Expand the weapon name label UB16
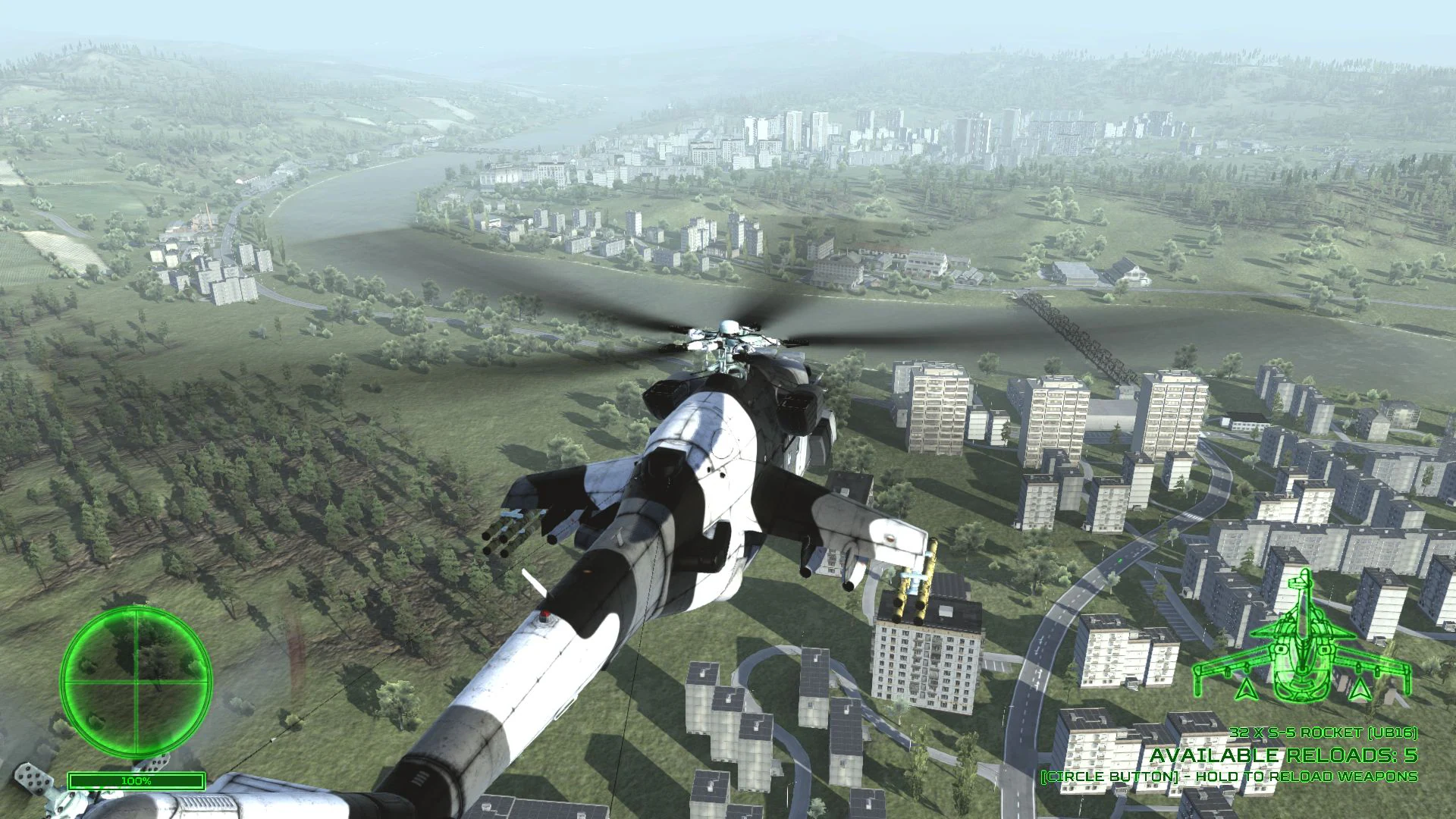1456x819 pixels. tap(1394, 732)
